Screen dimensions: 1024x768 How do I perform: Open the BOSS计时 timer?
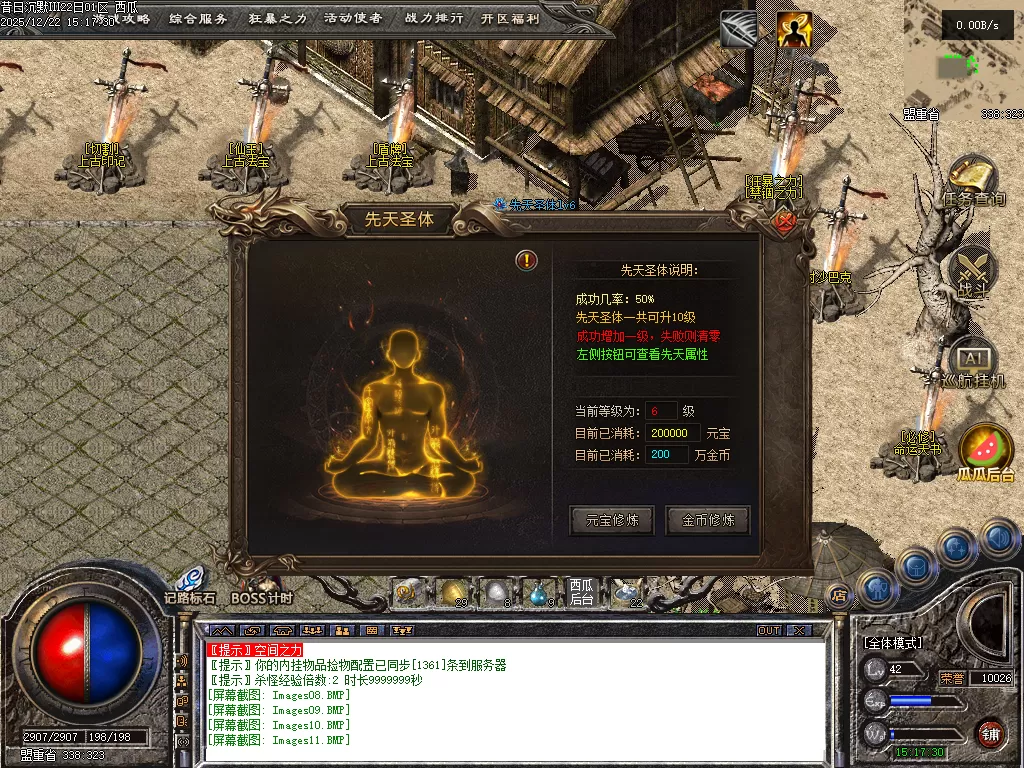[261, 590]
